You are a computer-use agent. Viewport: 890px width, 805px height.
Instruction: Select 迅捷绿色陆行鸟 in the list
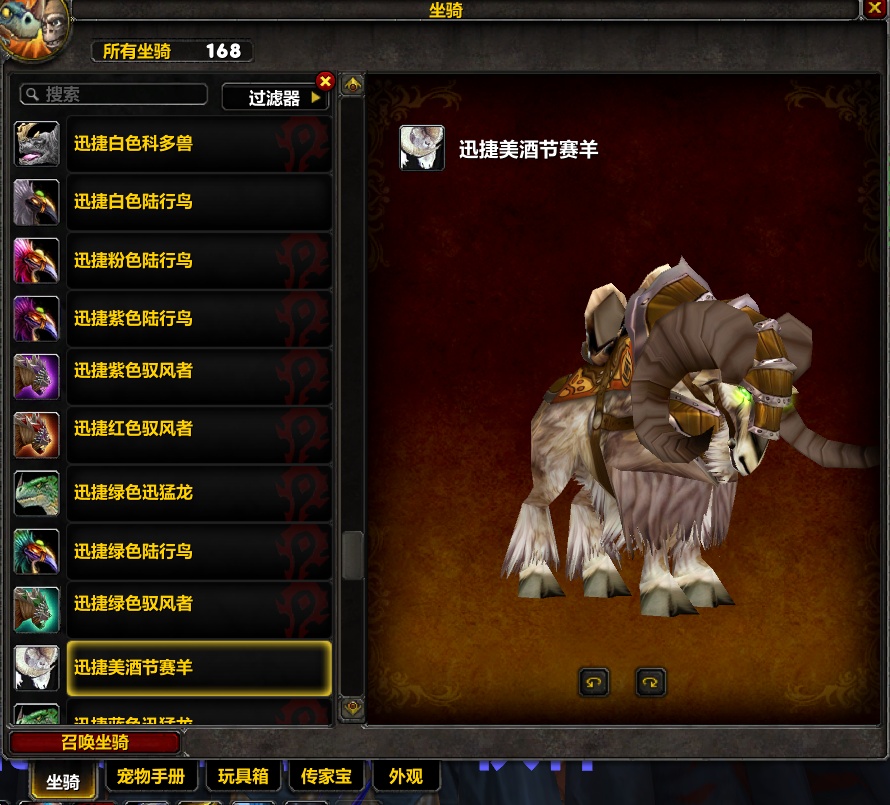[198, 551]
